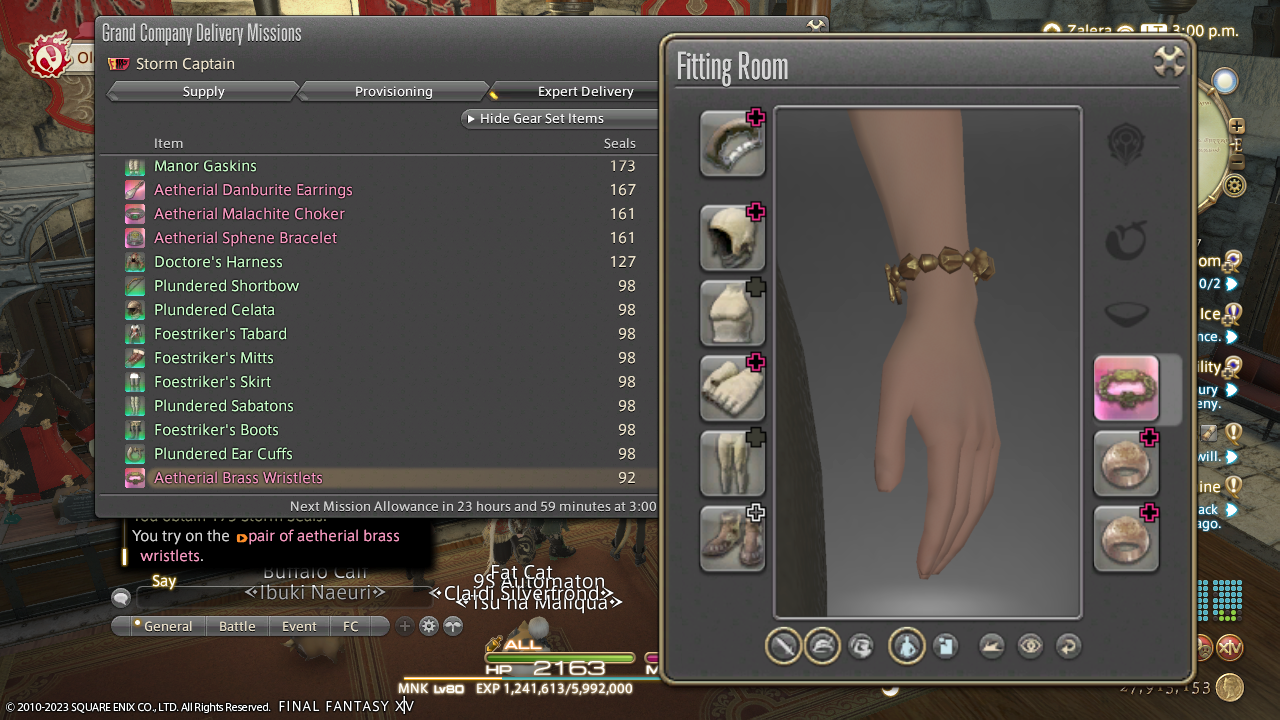Switch to the Battle chat tab

tap(237, 626)
